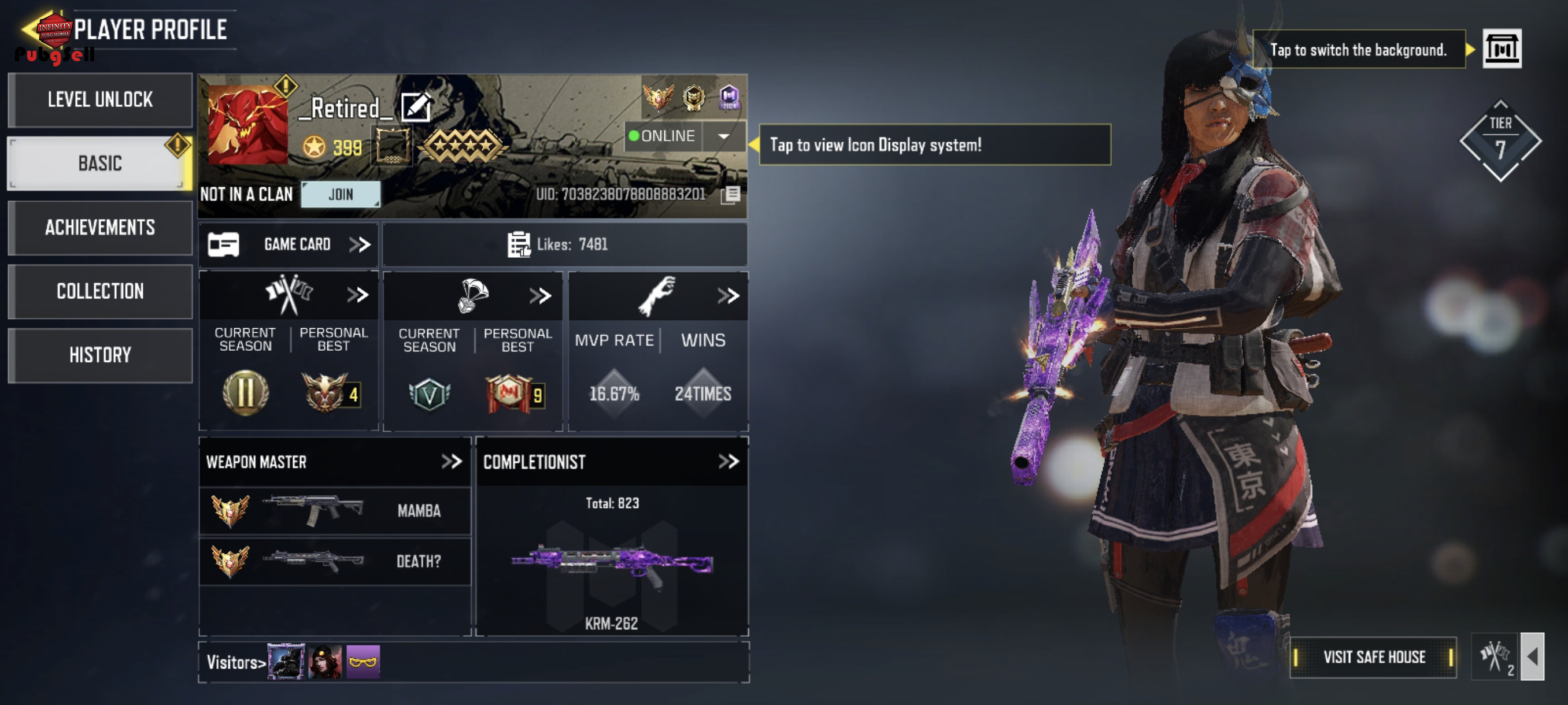1568x705 pixels.
Task: Edit the _Retired_ player name
Action: [416, 107]
